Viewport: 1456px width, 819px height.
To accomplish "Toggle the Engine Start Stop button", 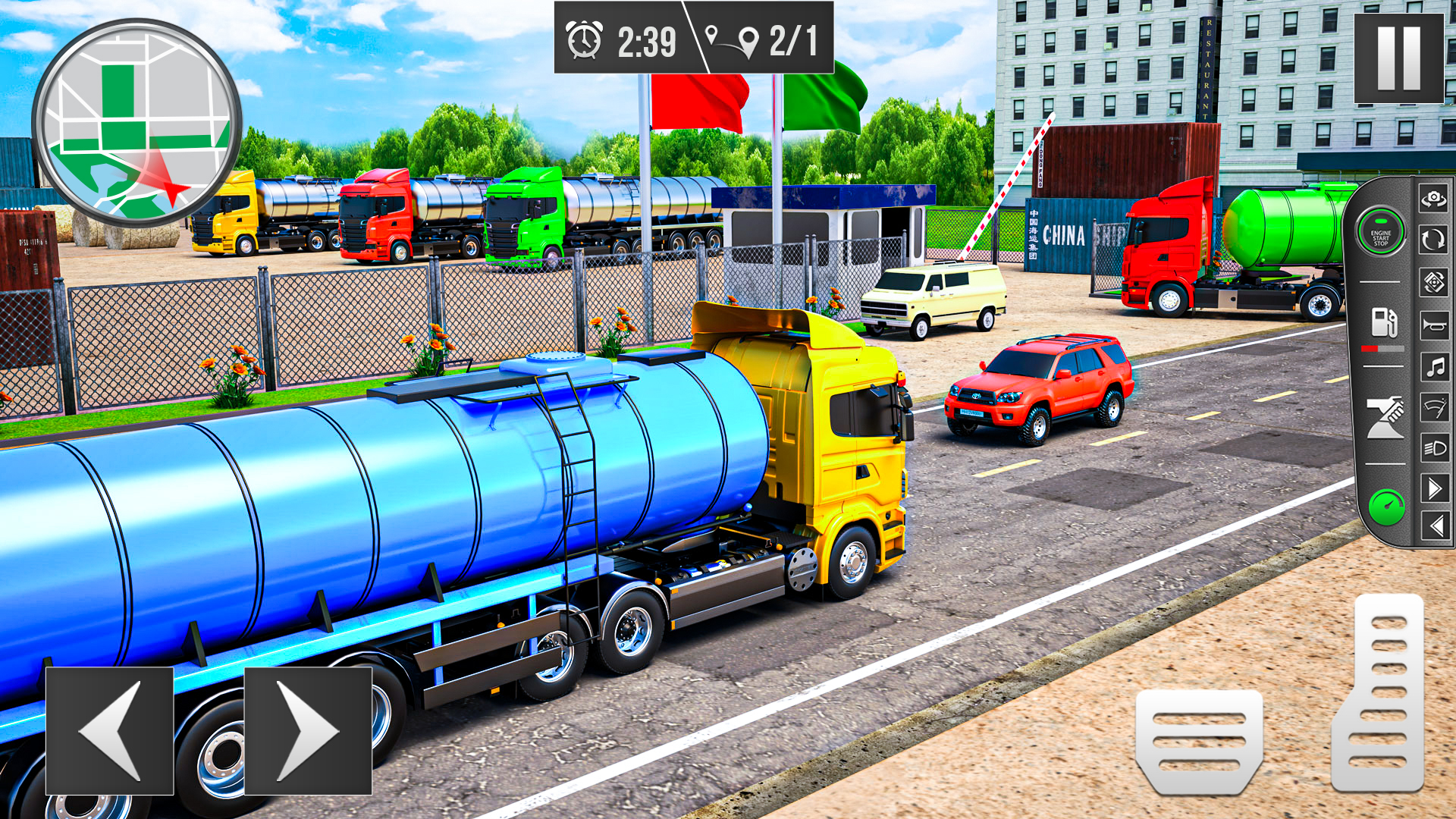I will point(1384,234).
